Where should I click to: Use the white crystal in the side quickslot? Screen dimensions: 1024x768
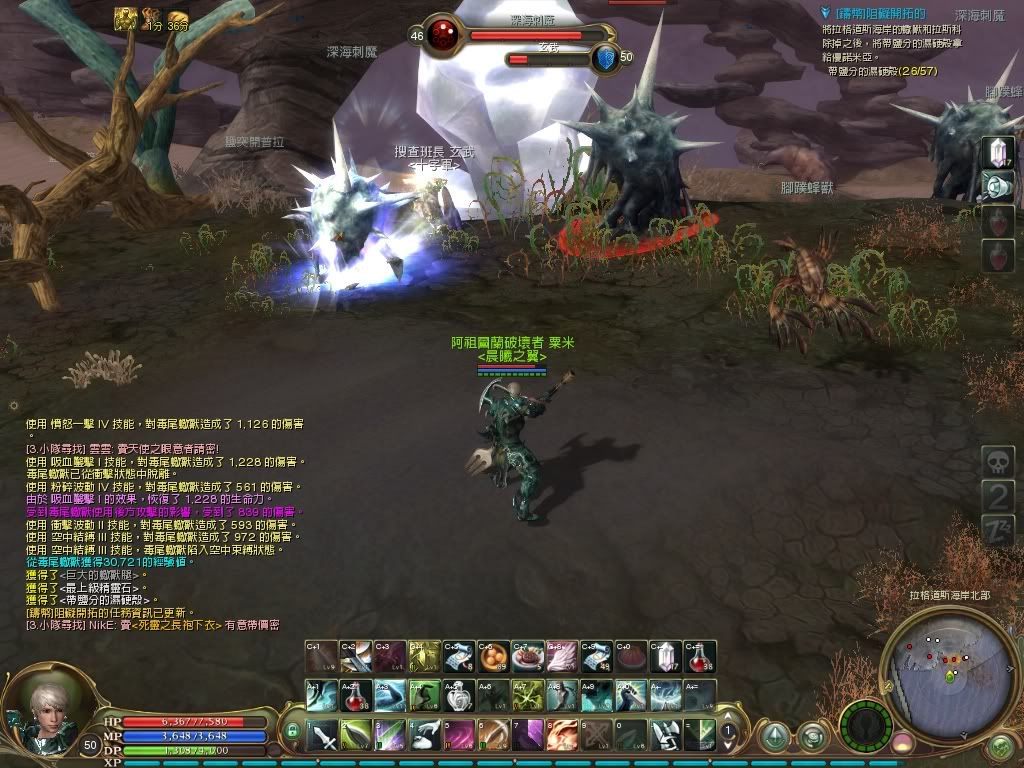(998, 152)
